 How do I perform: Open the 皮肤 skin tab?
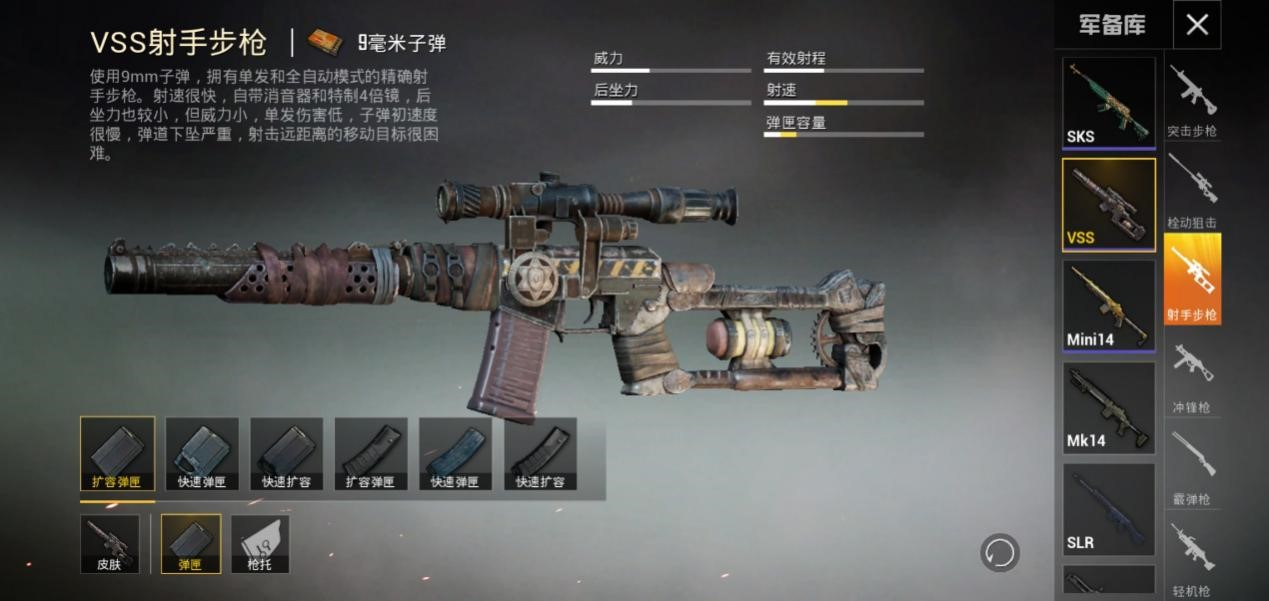point(109,544)
